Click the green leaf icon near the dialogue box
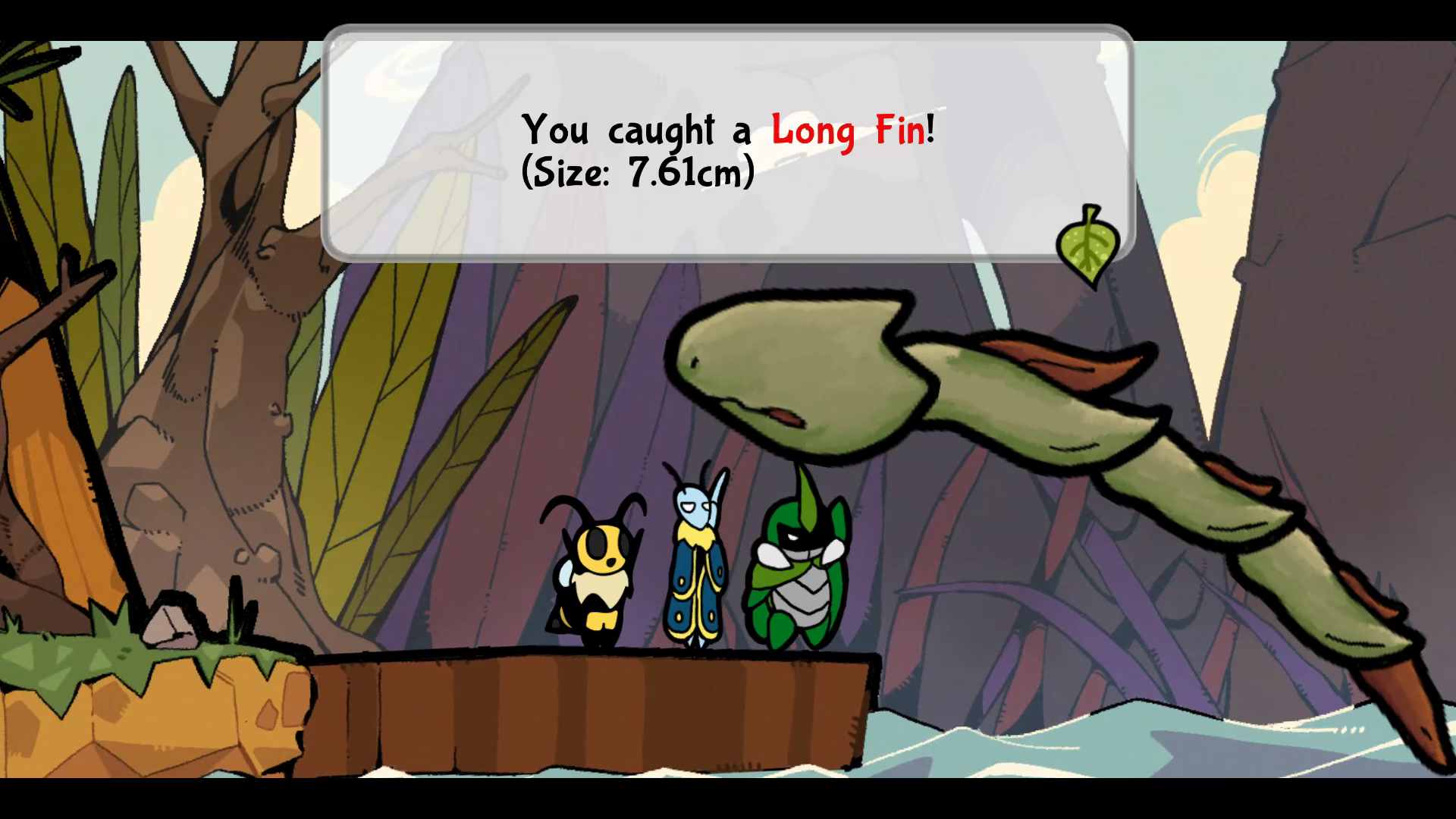This screenshot has width=1456, height=819. (x=1087, y=245)
